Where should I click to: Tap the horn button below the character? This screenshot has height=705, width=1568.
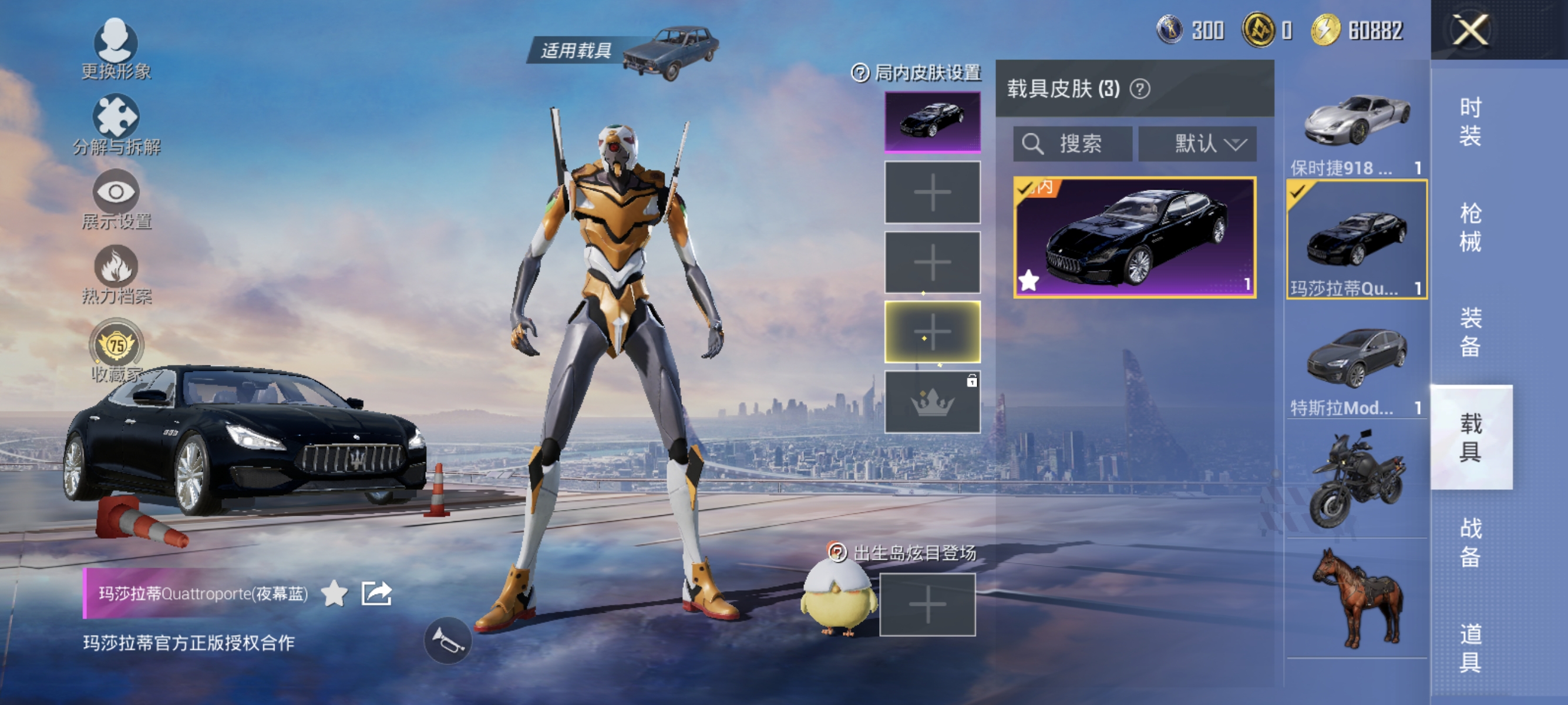(447, 640)
